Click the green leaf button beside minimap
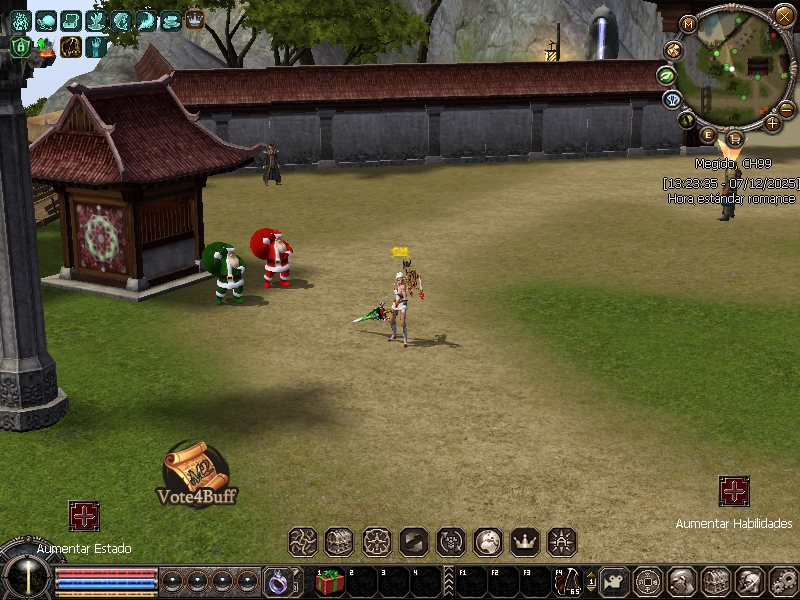800x600 pixels. [x=667, y=74]
